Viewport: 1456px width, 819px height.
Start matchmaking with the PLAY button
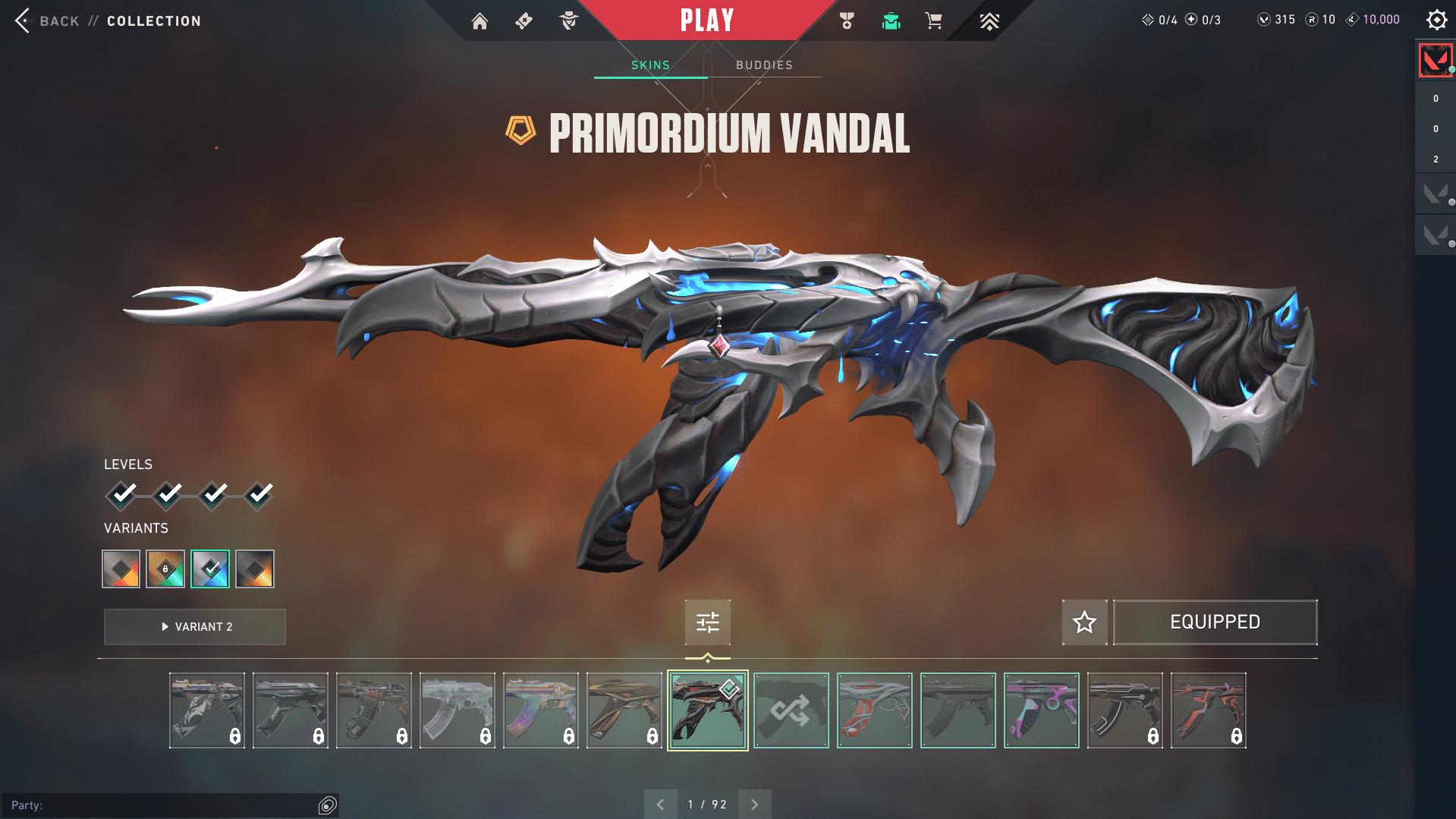707,20
